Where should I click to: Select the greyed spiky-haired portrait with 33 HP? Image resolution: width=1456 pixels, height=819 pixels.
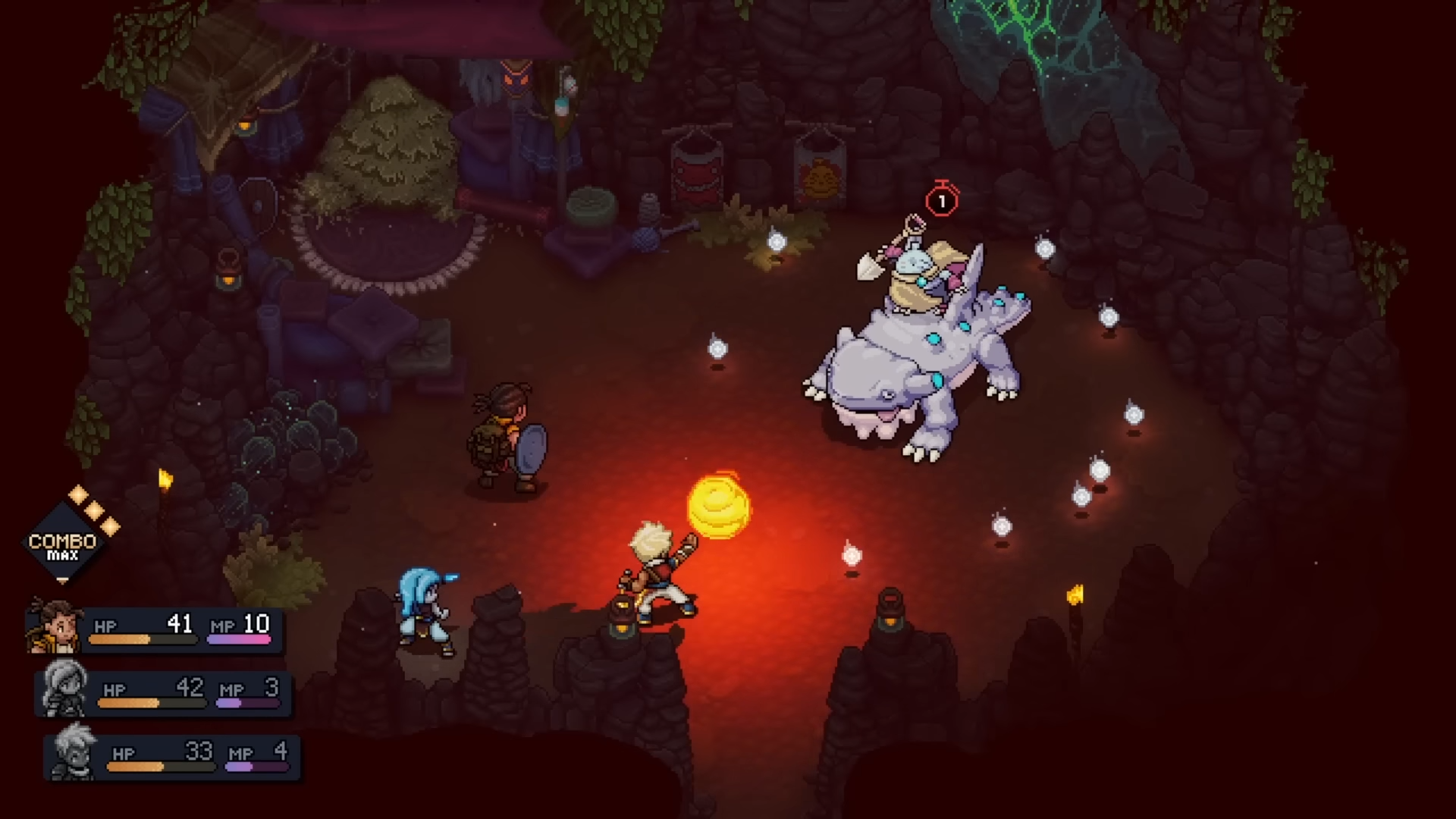tap(74, 753)
